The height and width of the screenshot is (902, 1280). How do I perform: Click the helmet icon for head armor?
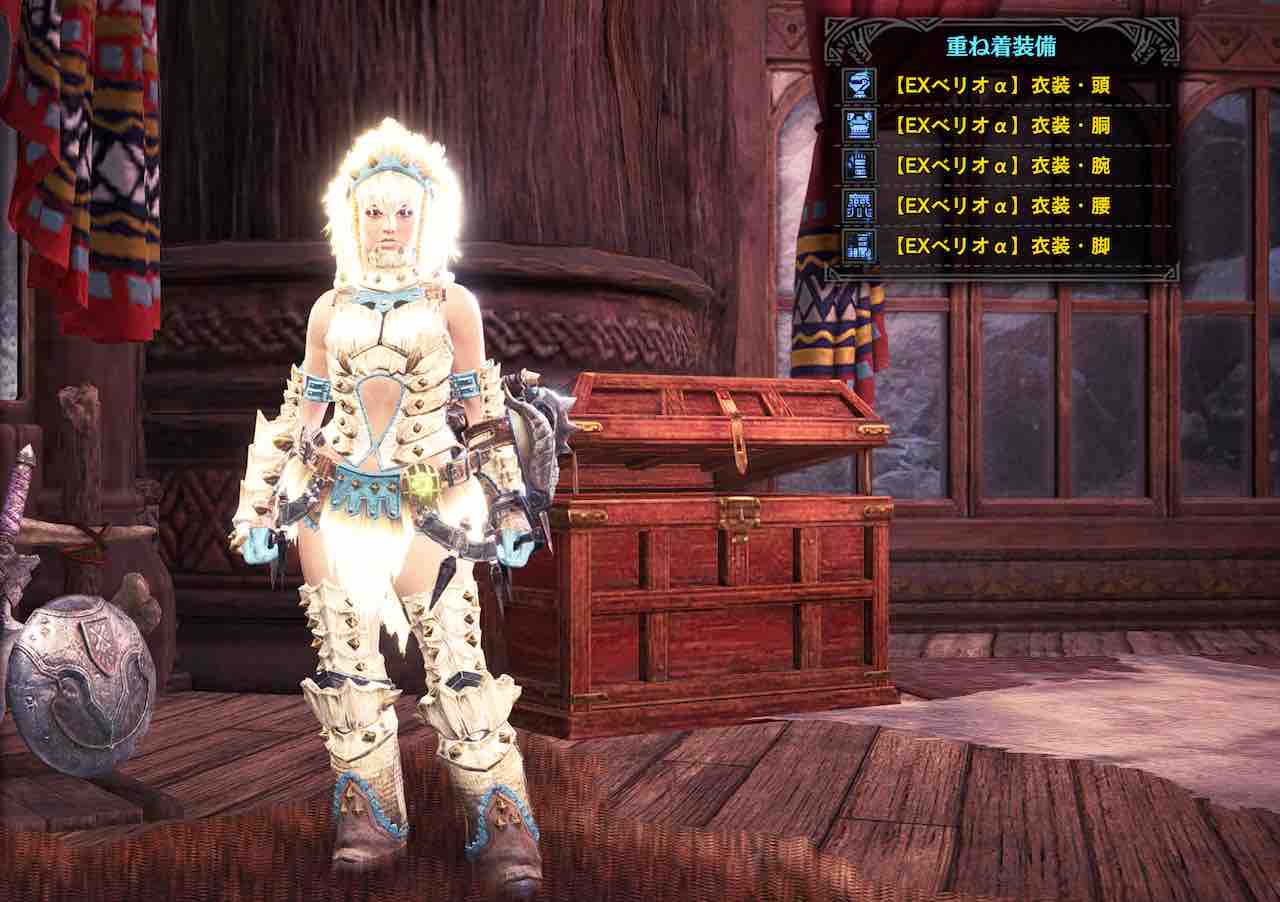click(x=859, y=86)
